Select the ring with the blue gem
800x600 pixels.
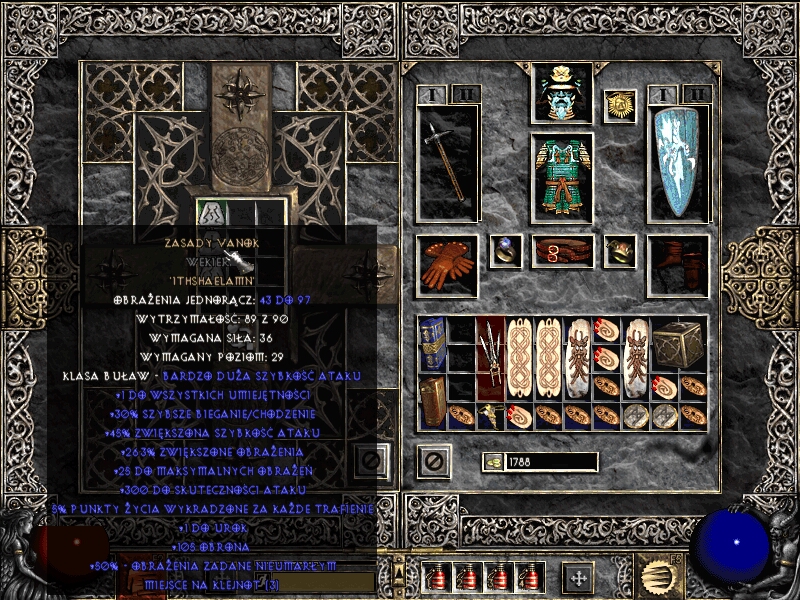(x=506, y=251)
